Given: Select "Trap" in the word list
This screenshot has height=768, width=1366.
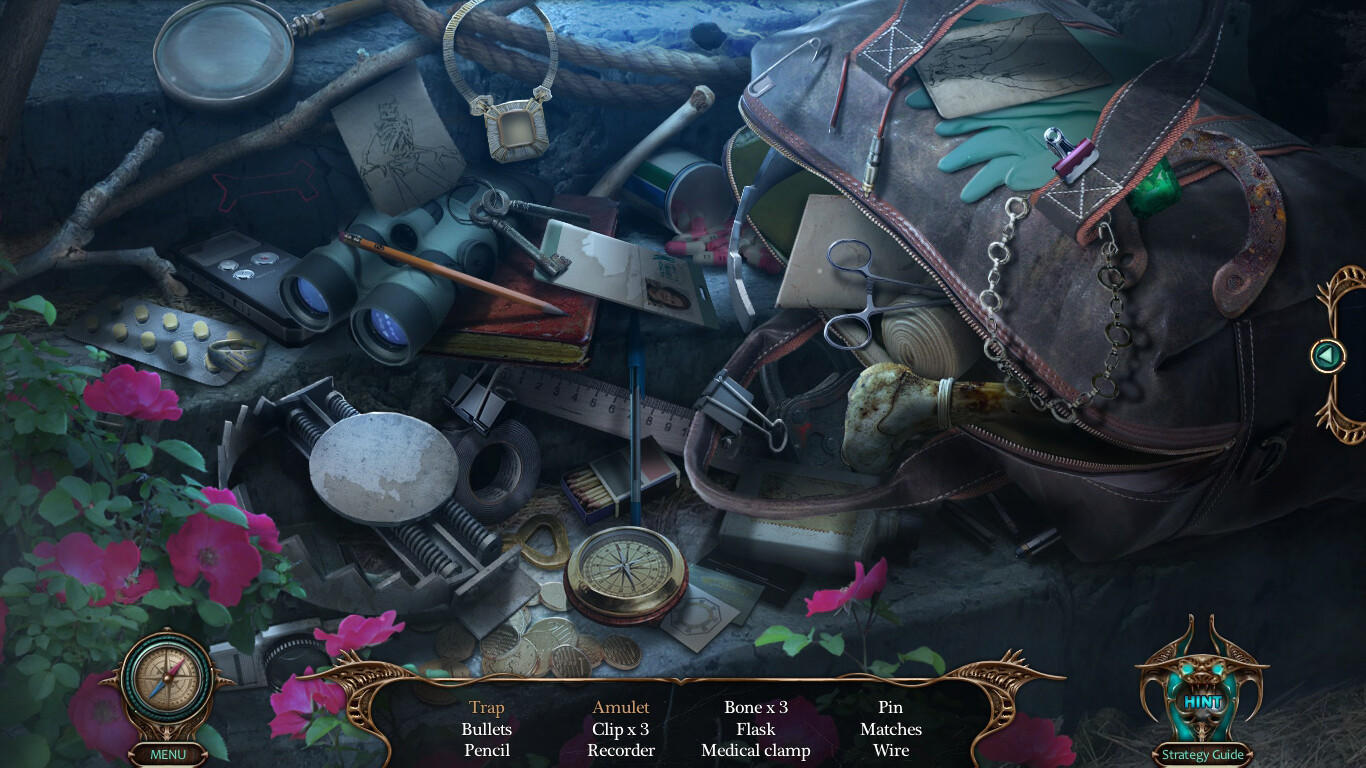Looking at the screenshot, I should coord(487,707).
